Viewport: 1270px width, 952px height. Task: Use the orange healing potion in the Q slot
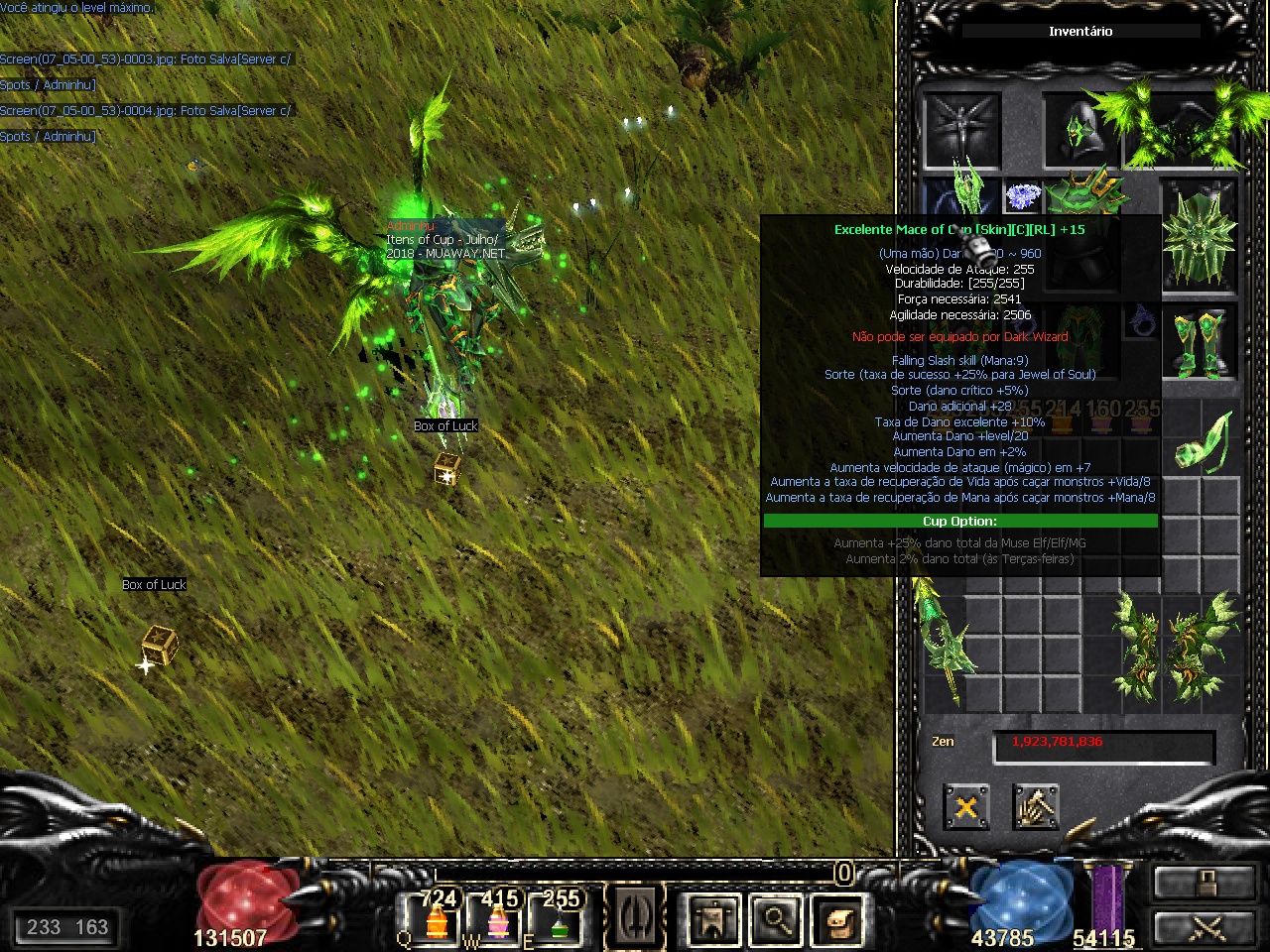click(437, 917)
